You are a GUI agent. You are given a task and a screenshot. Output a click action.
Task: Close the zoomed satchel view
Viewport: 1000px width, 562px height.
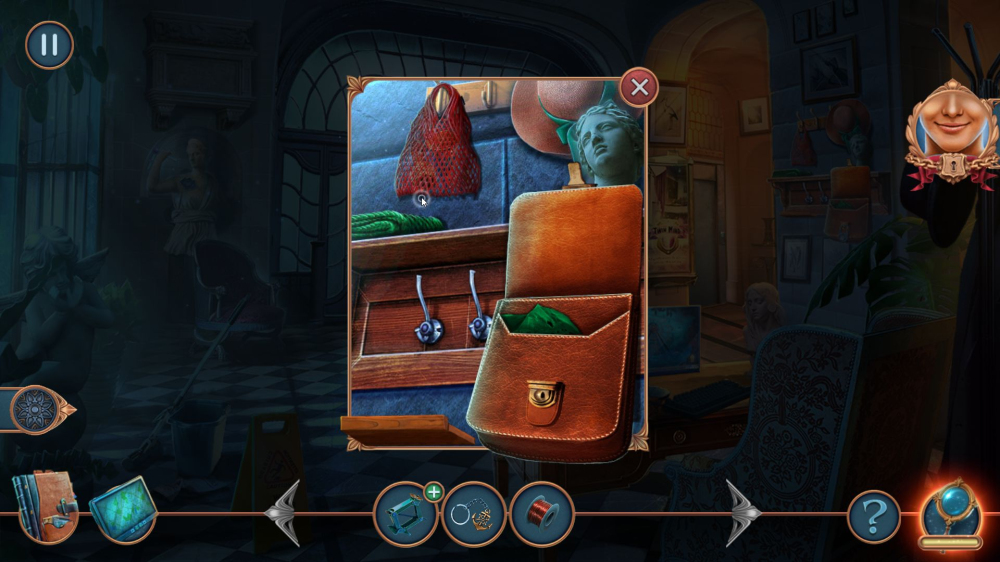pyautogui.click(x=639, y=88)
